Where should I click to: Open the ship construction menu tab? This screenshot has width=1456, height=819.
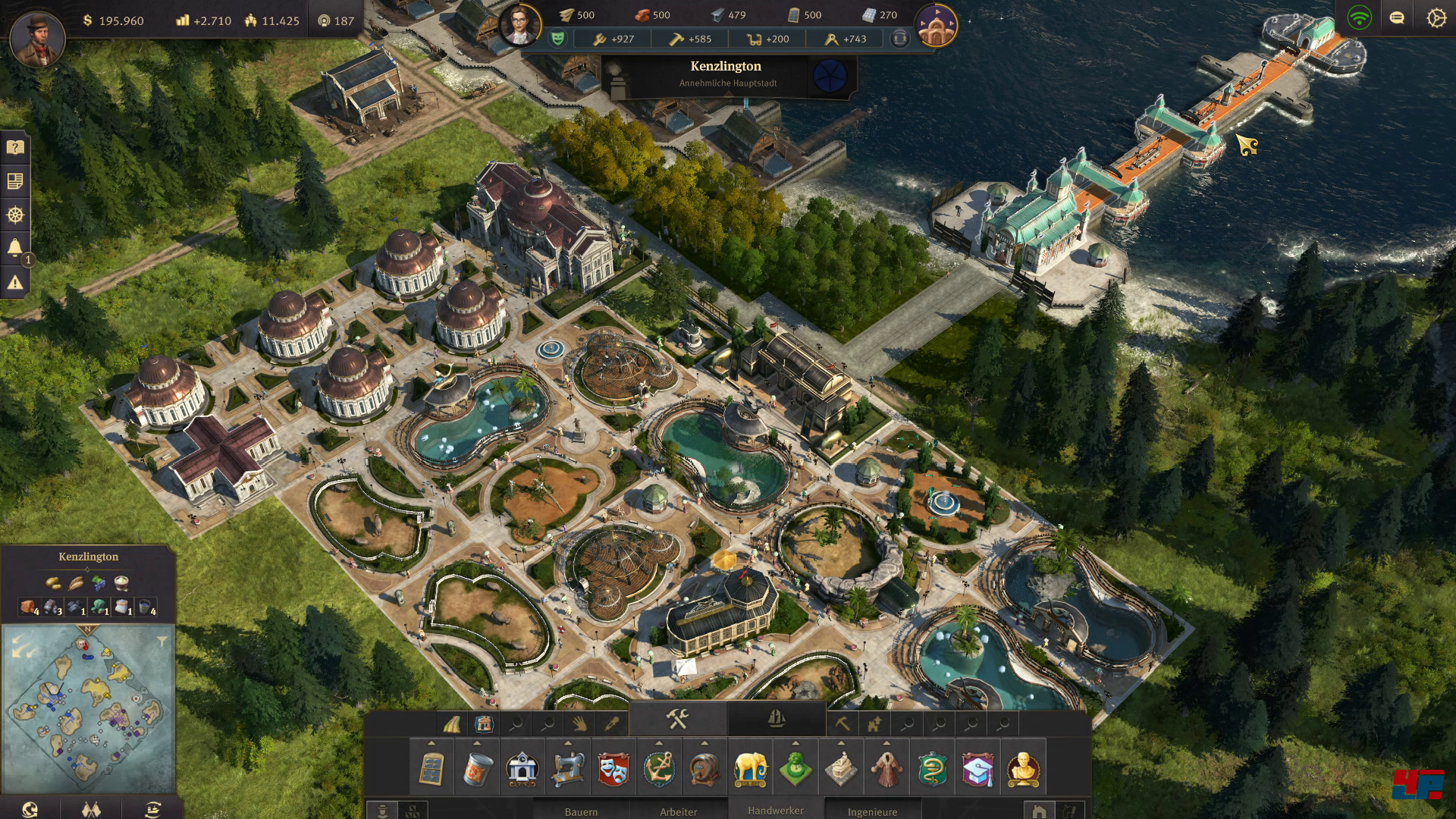coord(776,718)
